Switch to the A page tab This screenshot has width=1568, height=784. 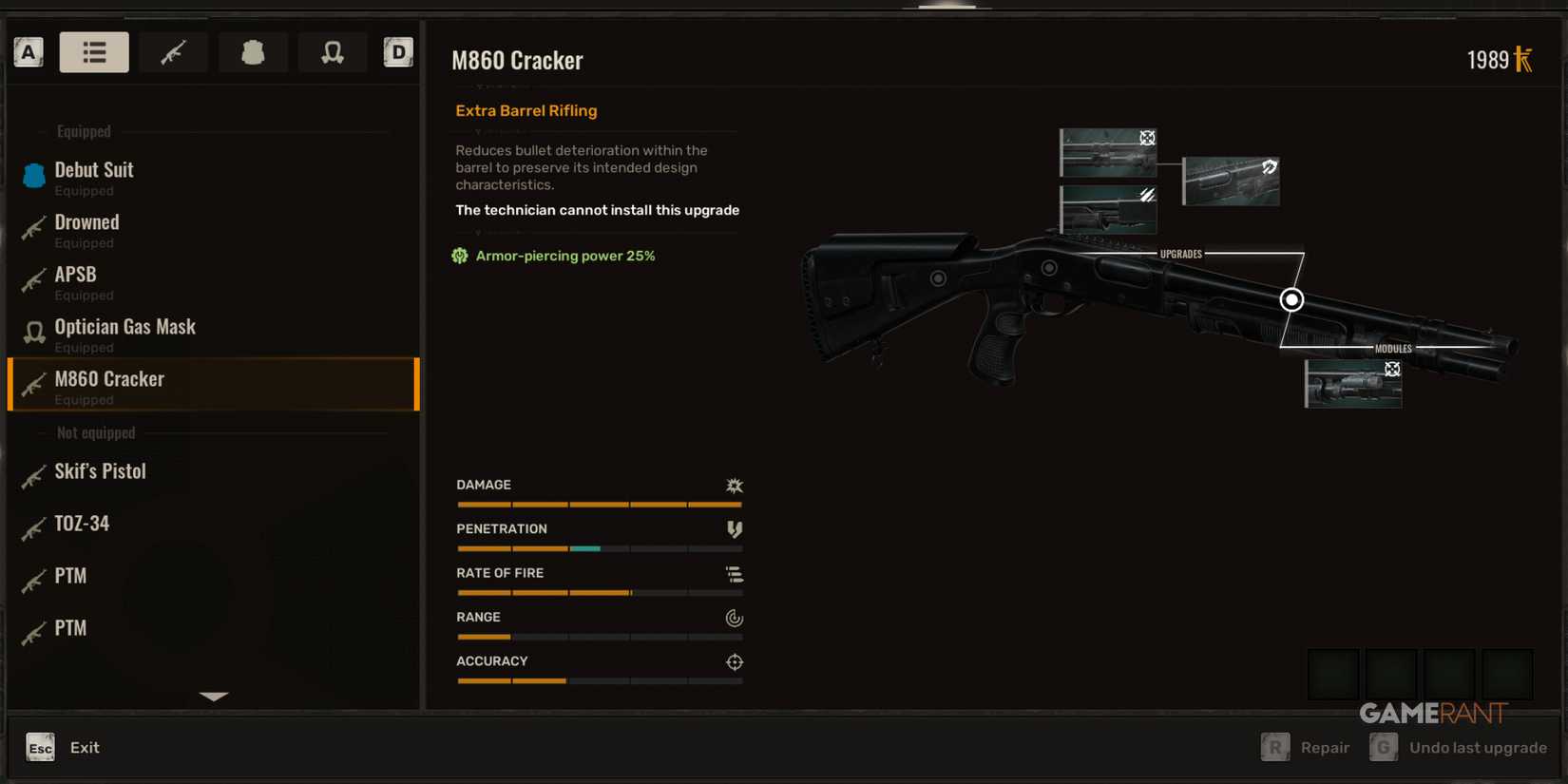tap(29, 51)
